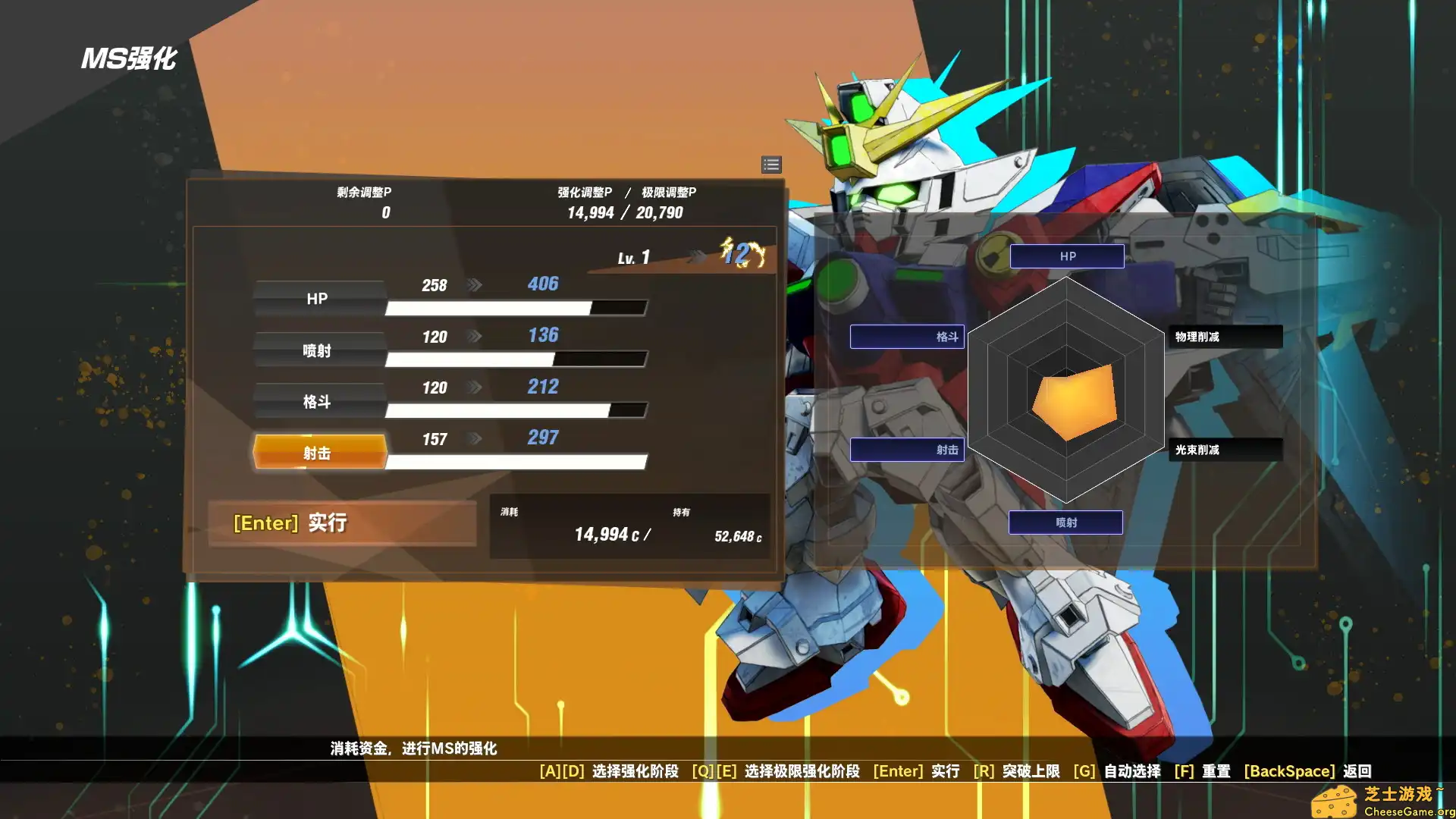Open the stat list icon above the panel
Viewport: 1456px width, 819px height.
click(771, 165)
